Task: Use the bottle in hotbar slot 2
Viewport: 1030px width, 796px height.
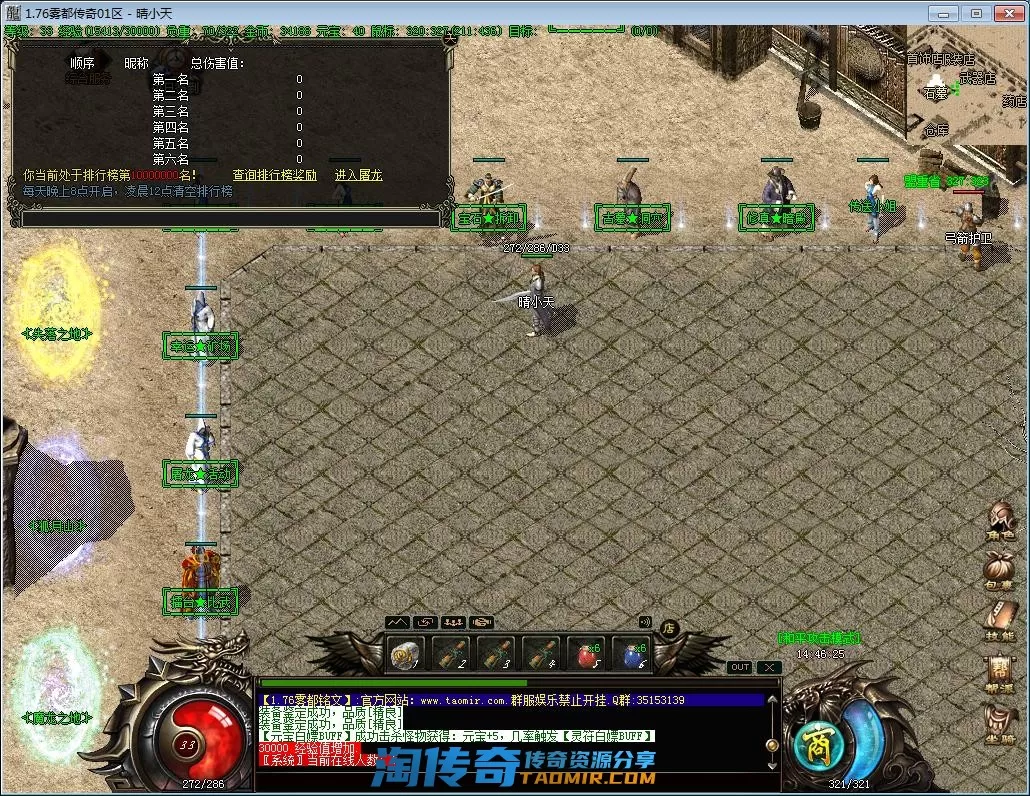Action: [x=451, y=653]
